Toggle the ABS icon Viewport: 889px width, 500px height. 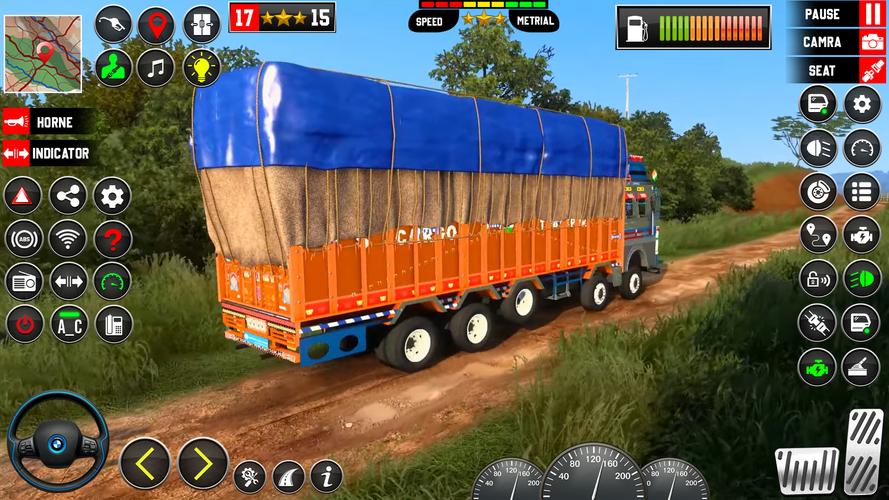tap(22, 239)
